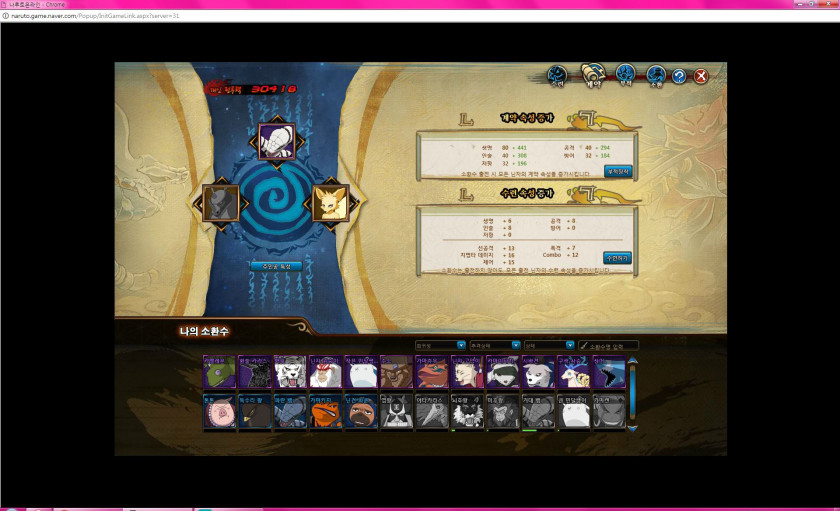Choose the green lizard summon in the list
Screen dimensions: 840x511
(219, 372)
